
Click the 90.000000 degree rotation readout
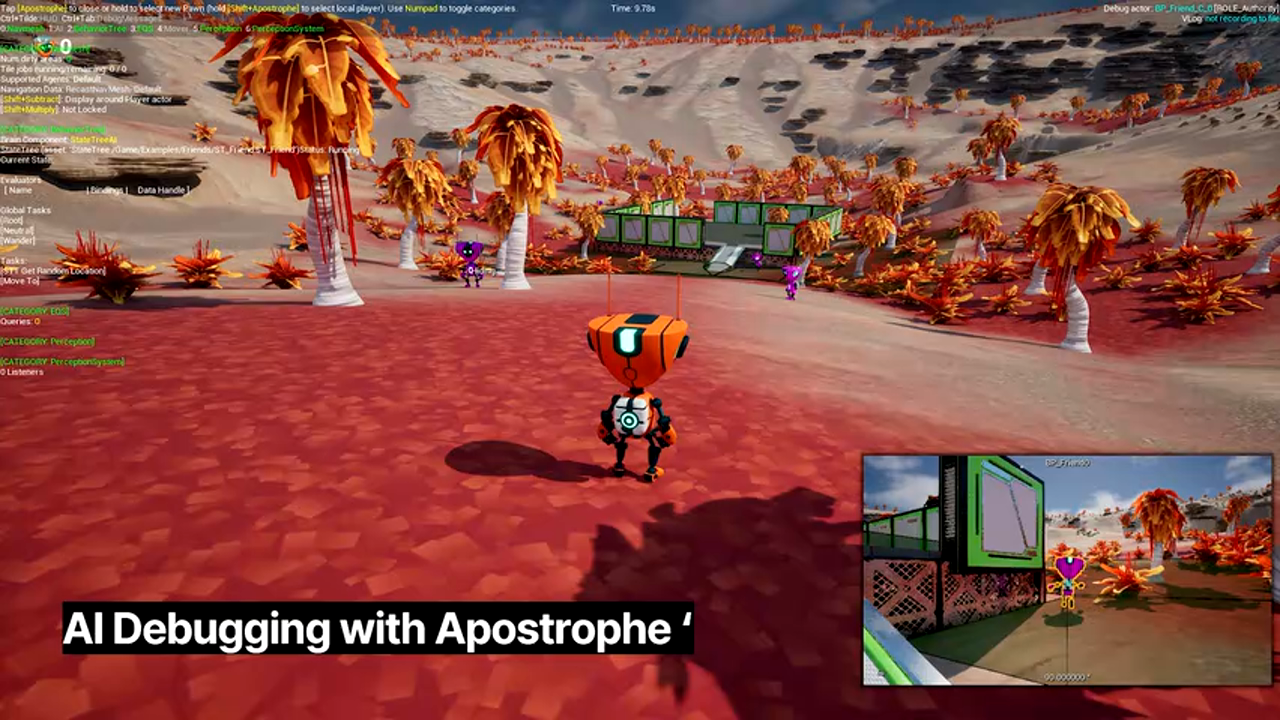1068,677
